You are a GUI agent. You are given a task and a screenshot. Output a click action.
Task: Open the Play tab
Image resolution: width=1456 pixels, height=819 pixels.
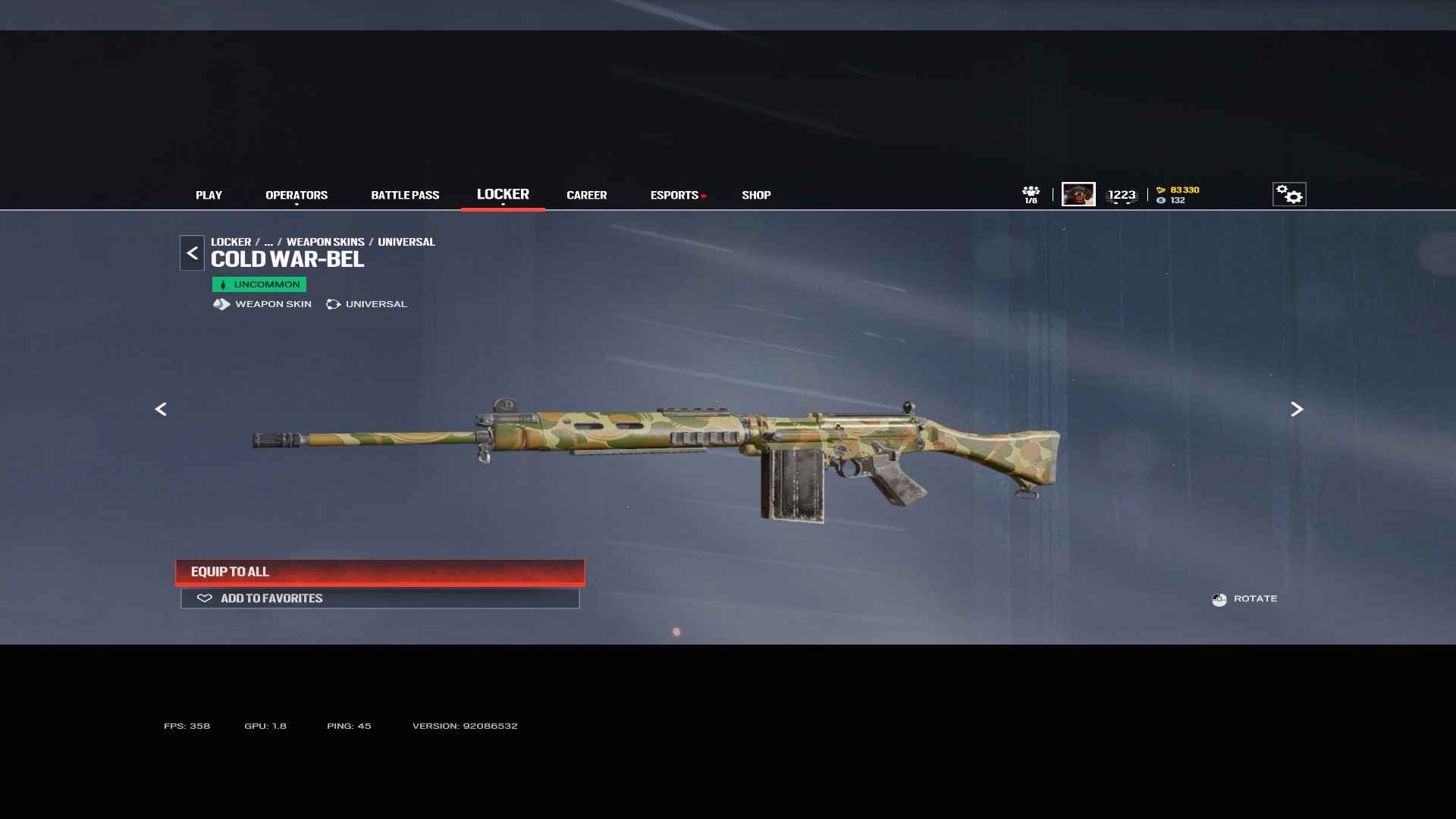[x=209, y=195]
